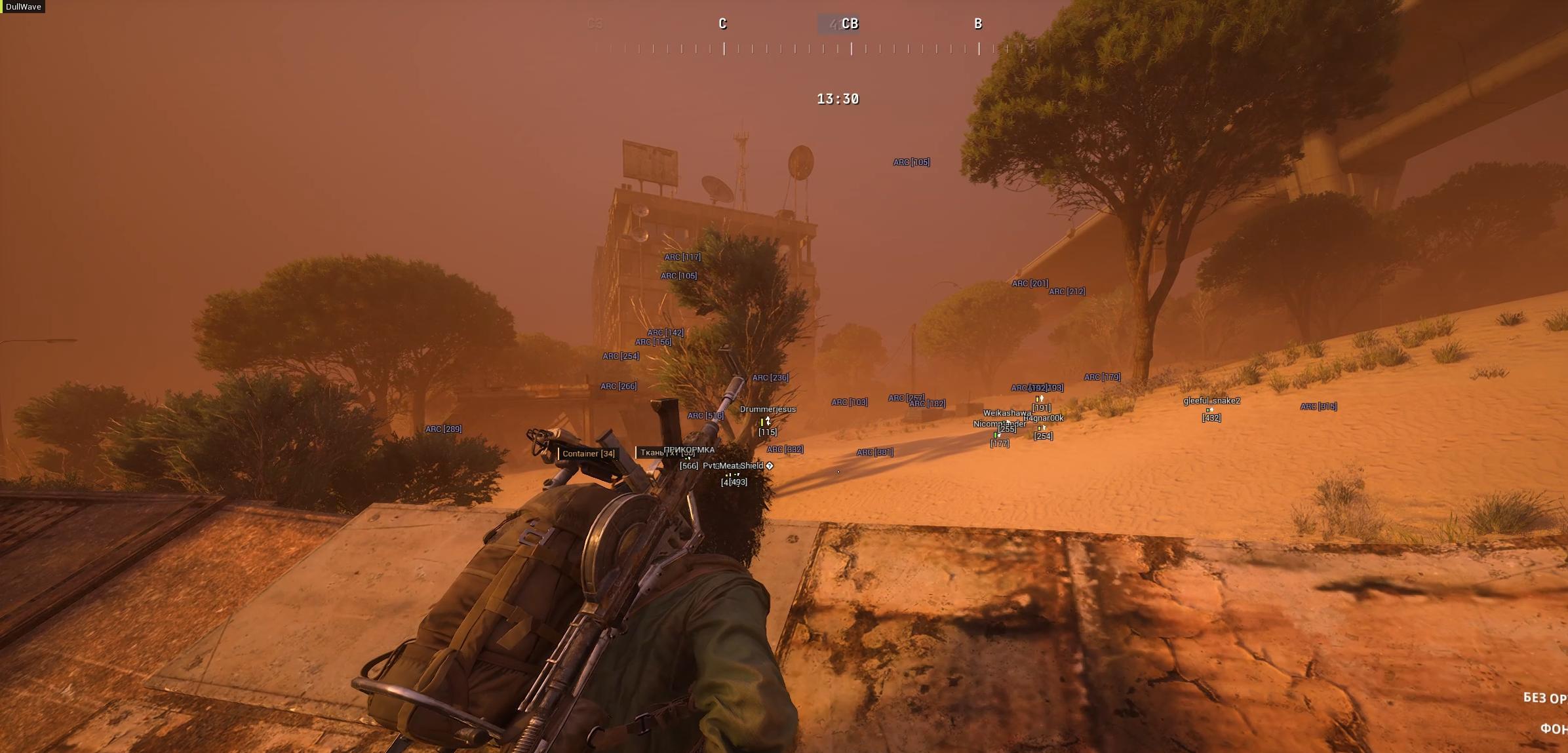Click the diamond badge beside Pvt Meat Shield

(769, 467)
